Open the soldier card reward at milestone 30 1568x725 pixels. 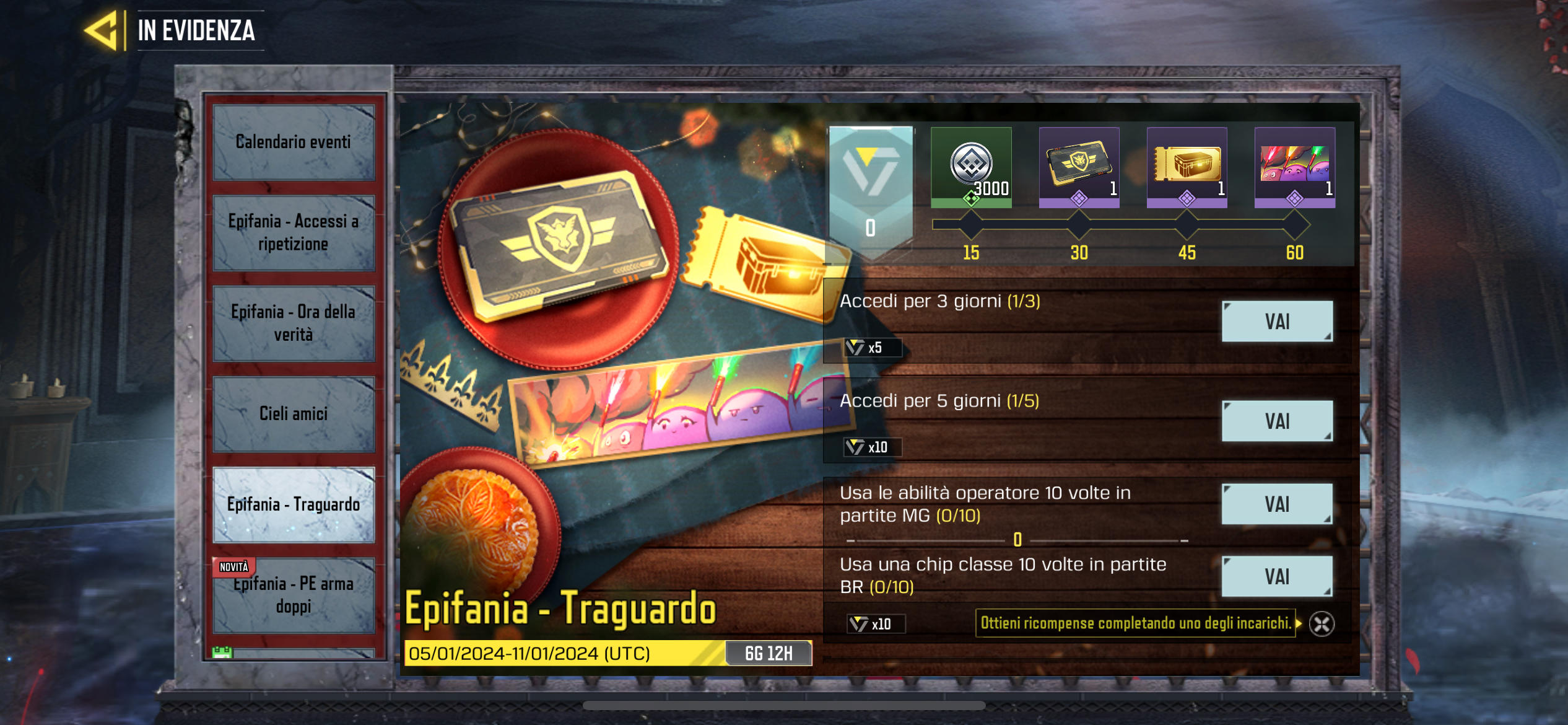click(1080, 169)
